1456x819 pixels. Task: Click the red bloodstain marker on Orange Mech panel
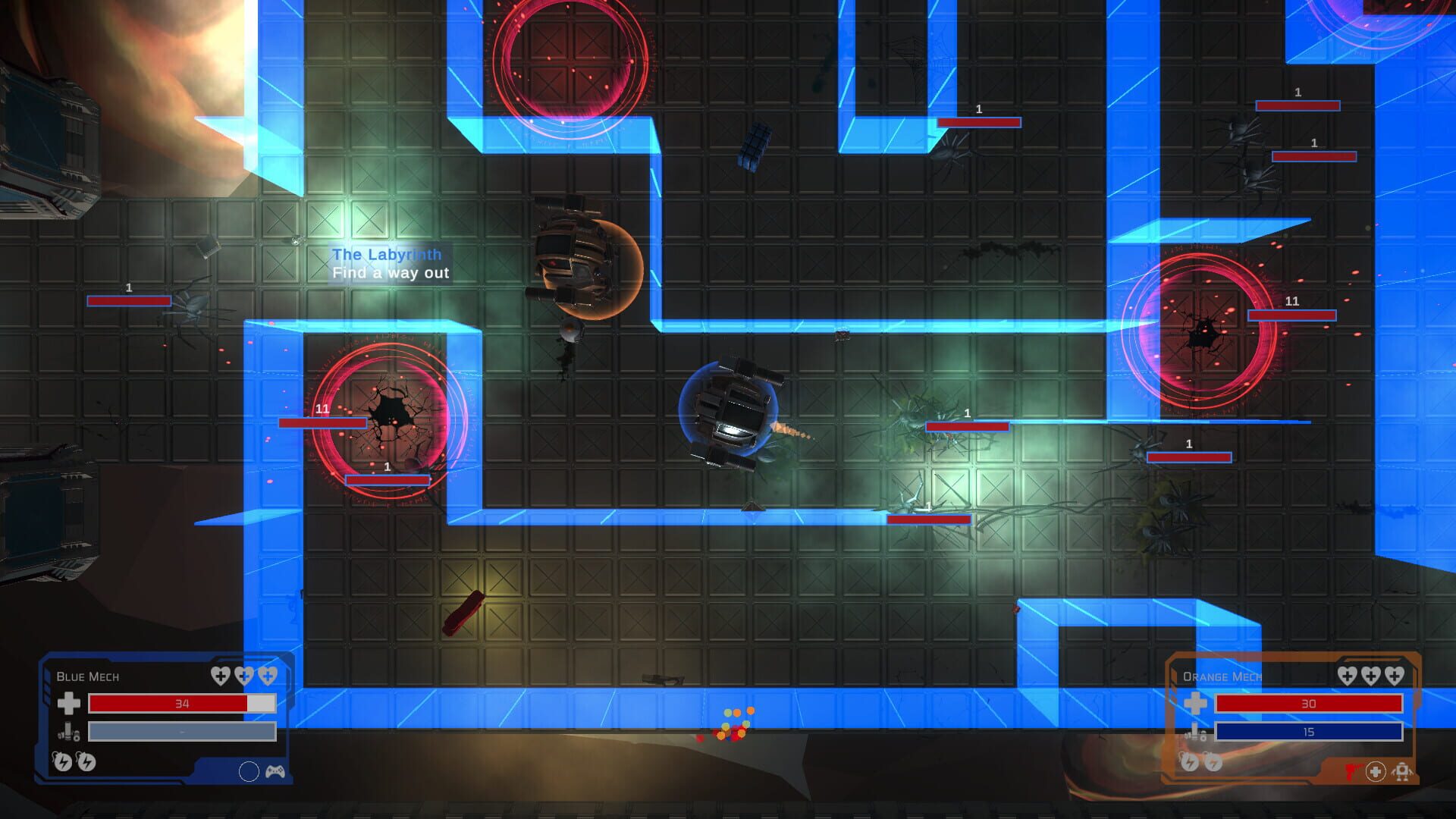tap(1353, 772)
